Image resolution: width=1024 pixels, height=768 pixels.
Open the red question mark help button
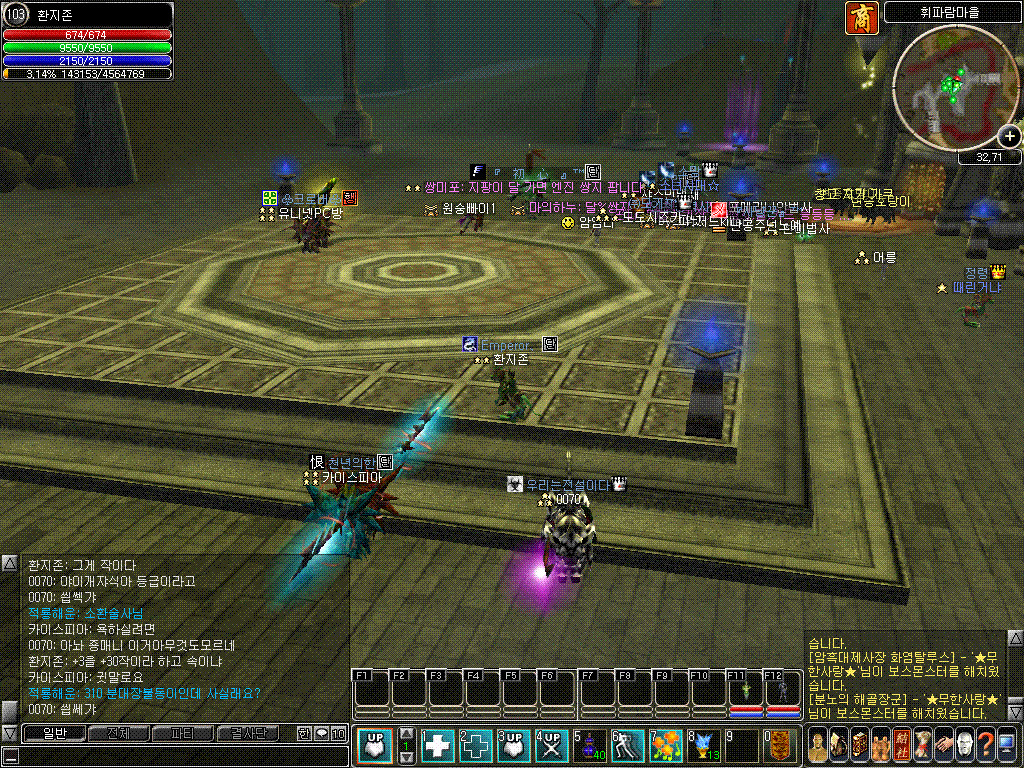coord(986,745)
